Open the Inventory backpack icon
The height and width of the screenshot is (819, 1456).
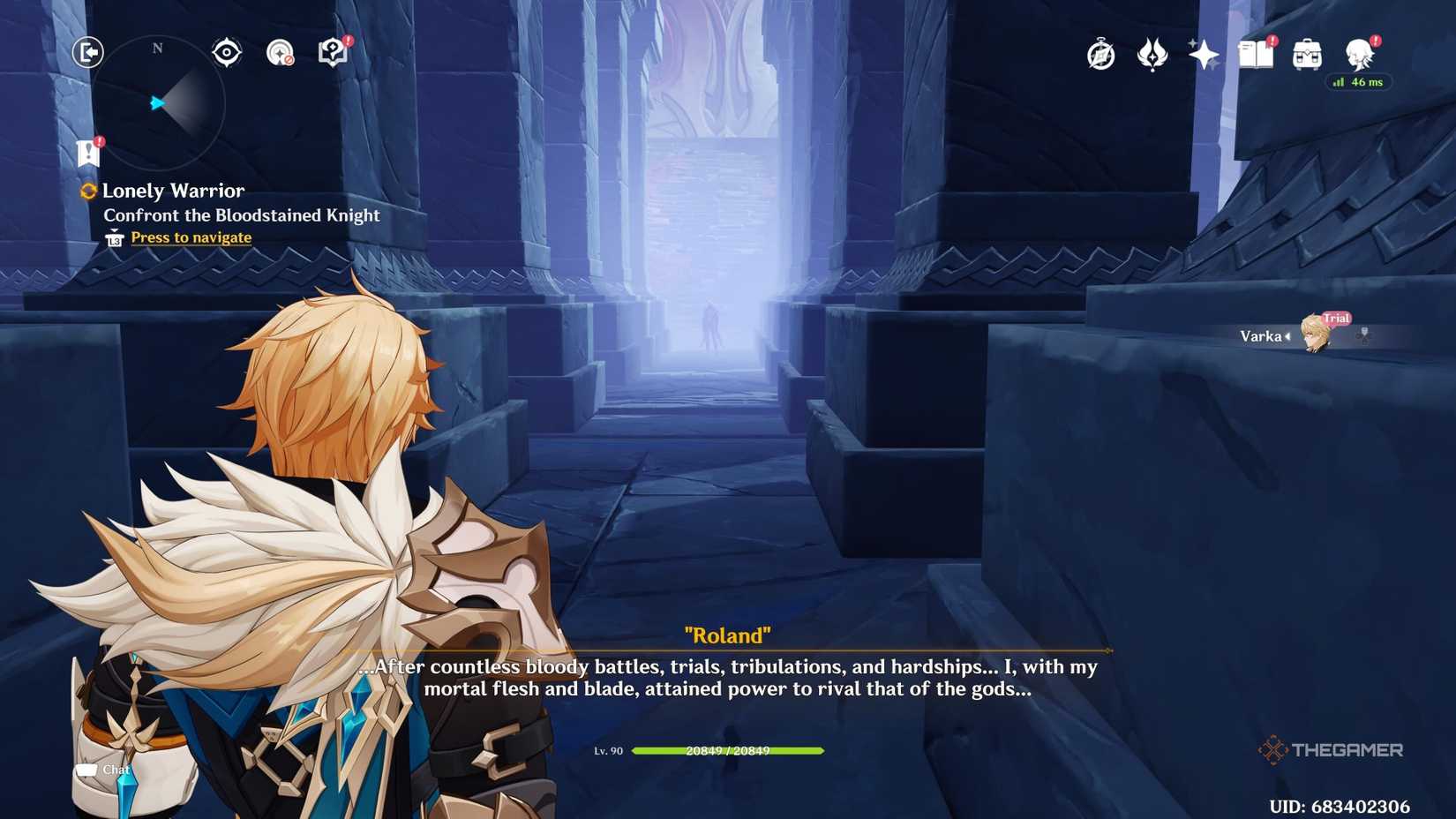(x=1306, y=55)
